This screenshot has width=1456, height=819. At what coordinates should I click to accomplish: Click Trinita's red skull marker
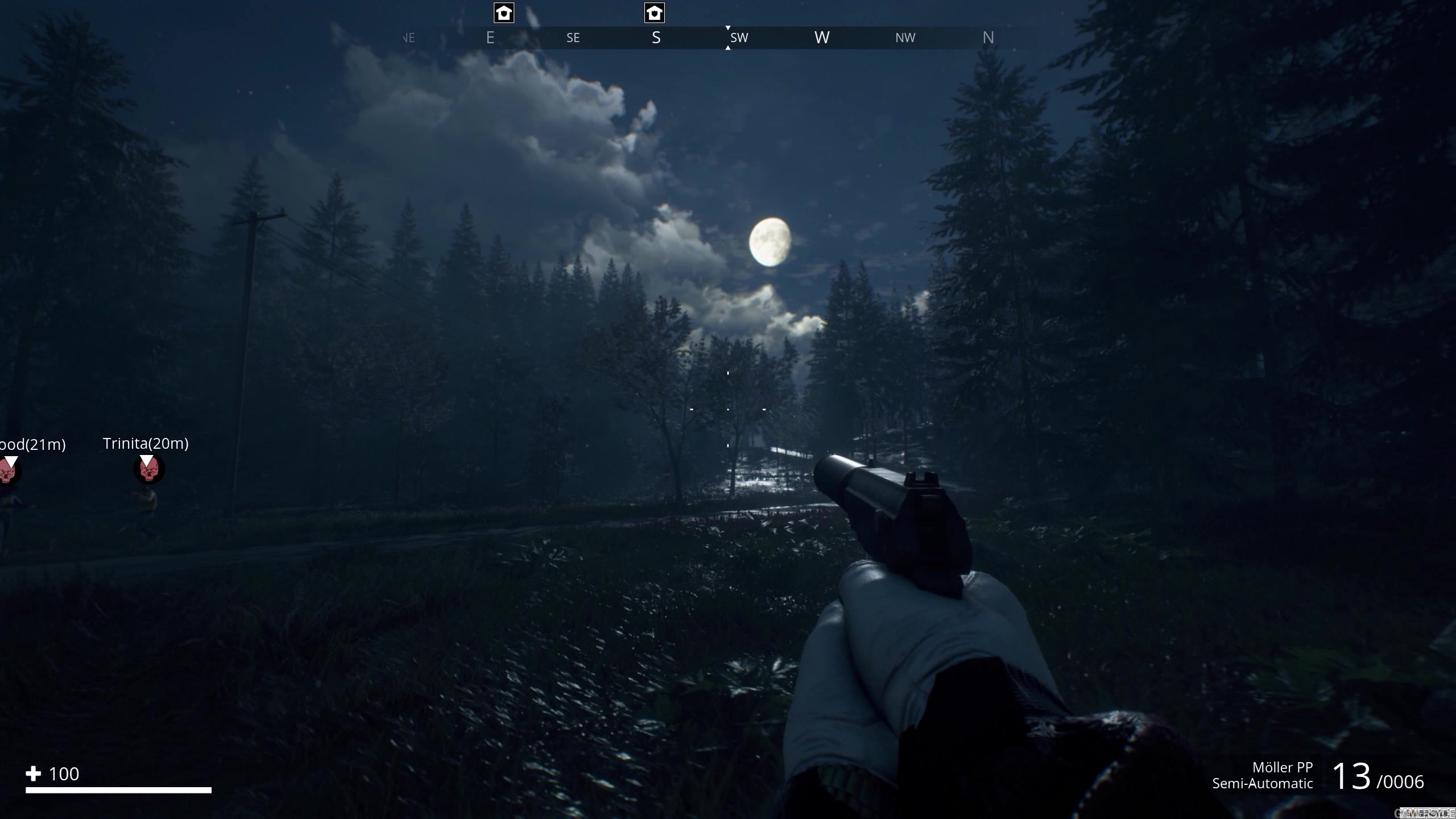pyautogui.click(x=148, y=470)
